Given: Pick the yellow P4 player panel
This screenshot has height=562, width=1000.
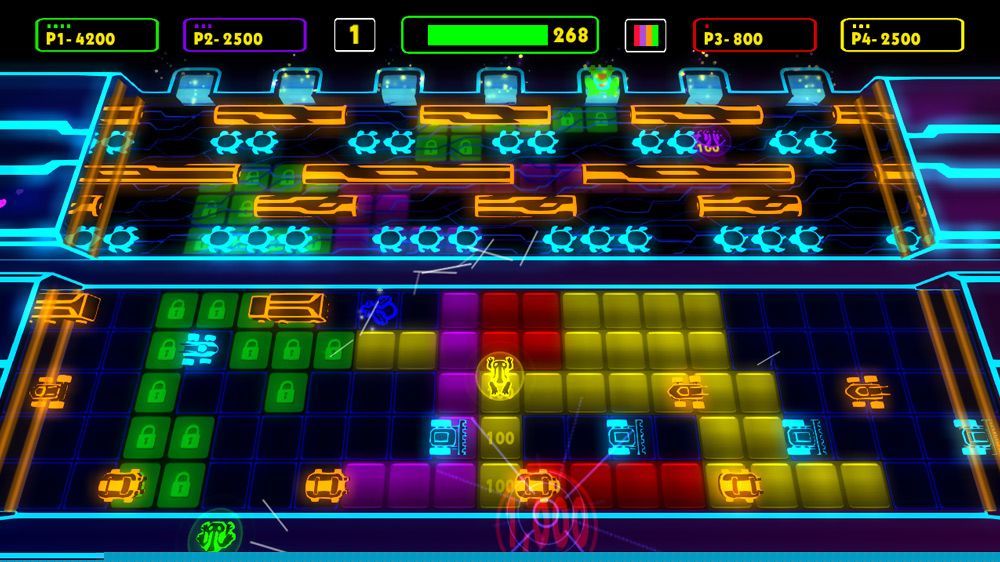Looking at the screenshot, I should pyautogui.click(x=902, y=36).
